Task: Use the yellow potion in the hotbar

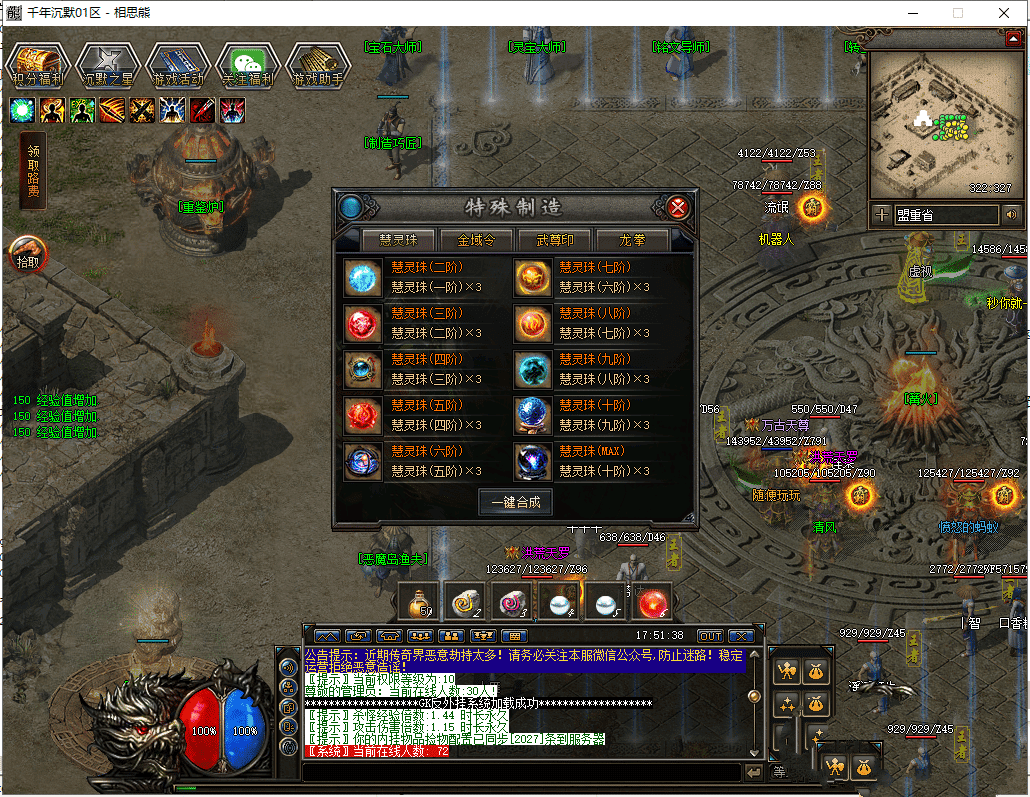Action: point(416,601)
